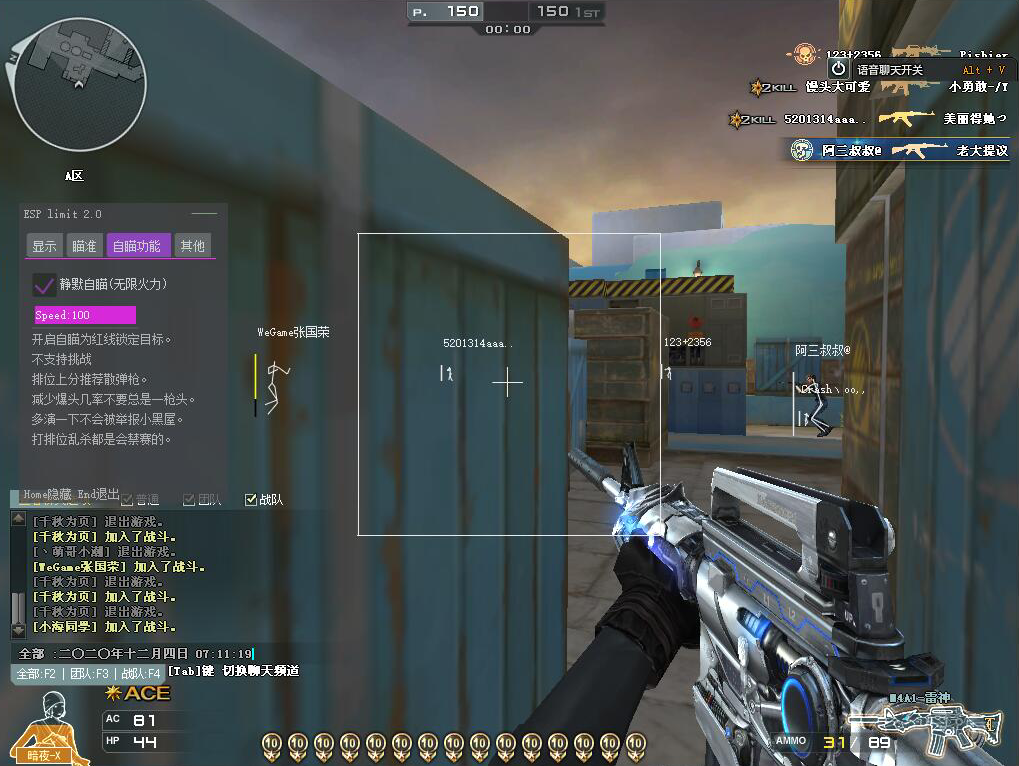Toggle the 团队 chat filter checkbox
The image size is (1019, 766).
189,499
